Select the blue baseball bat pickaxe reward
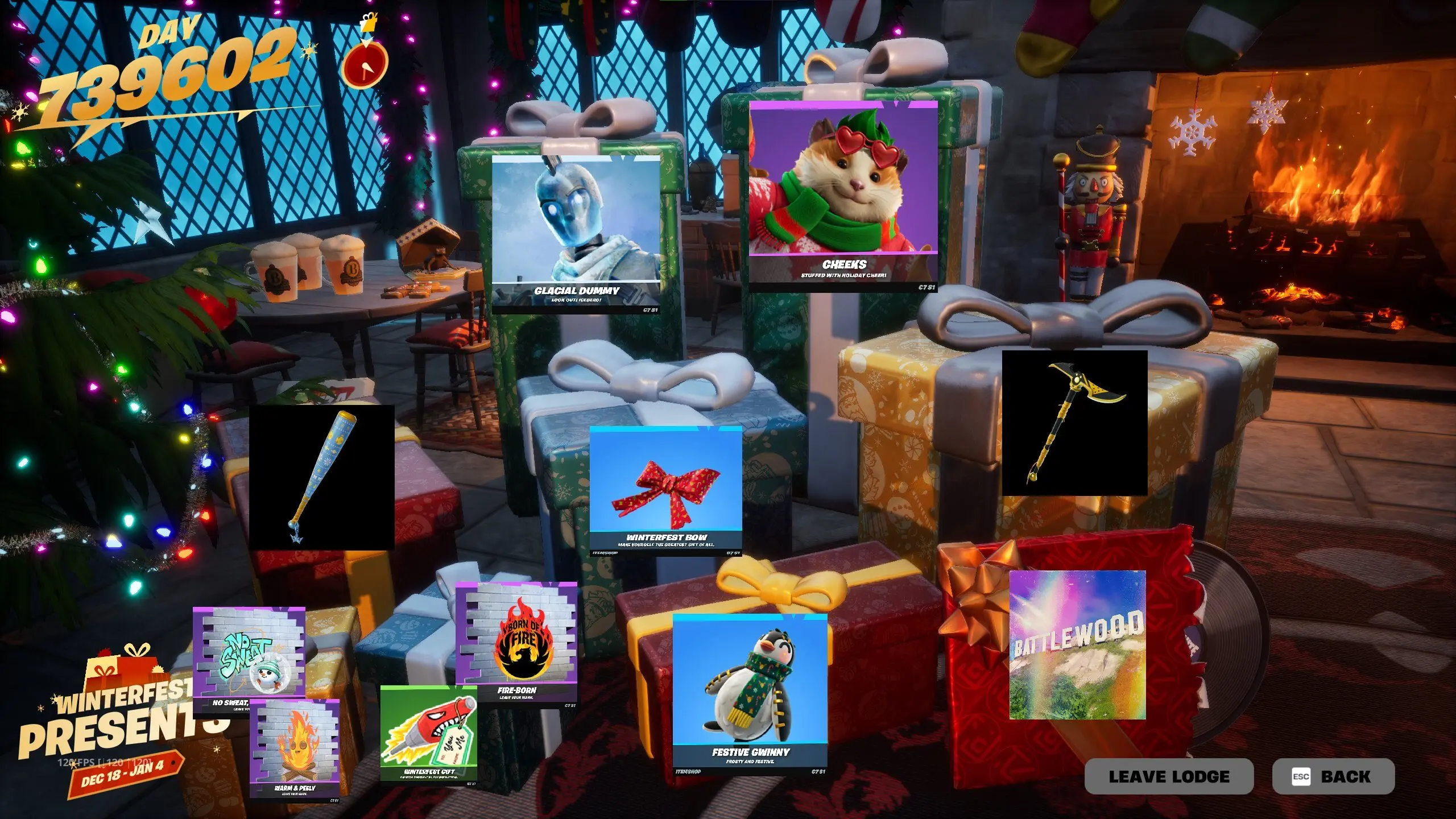Screen dimensions: 1456x819 (x=321, y=477)
